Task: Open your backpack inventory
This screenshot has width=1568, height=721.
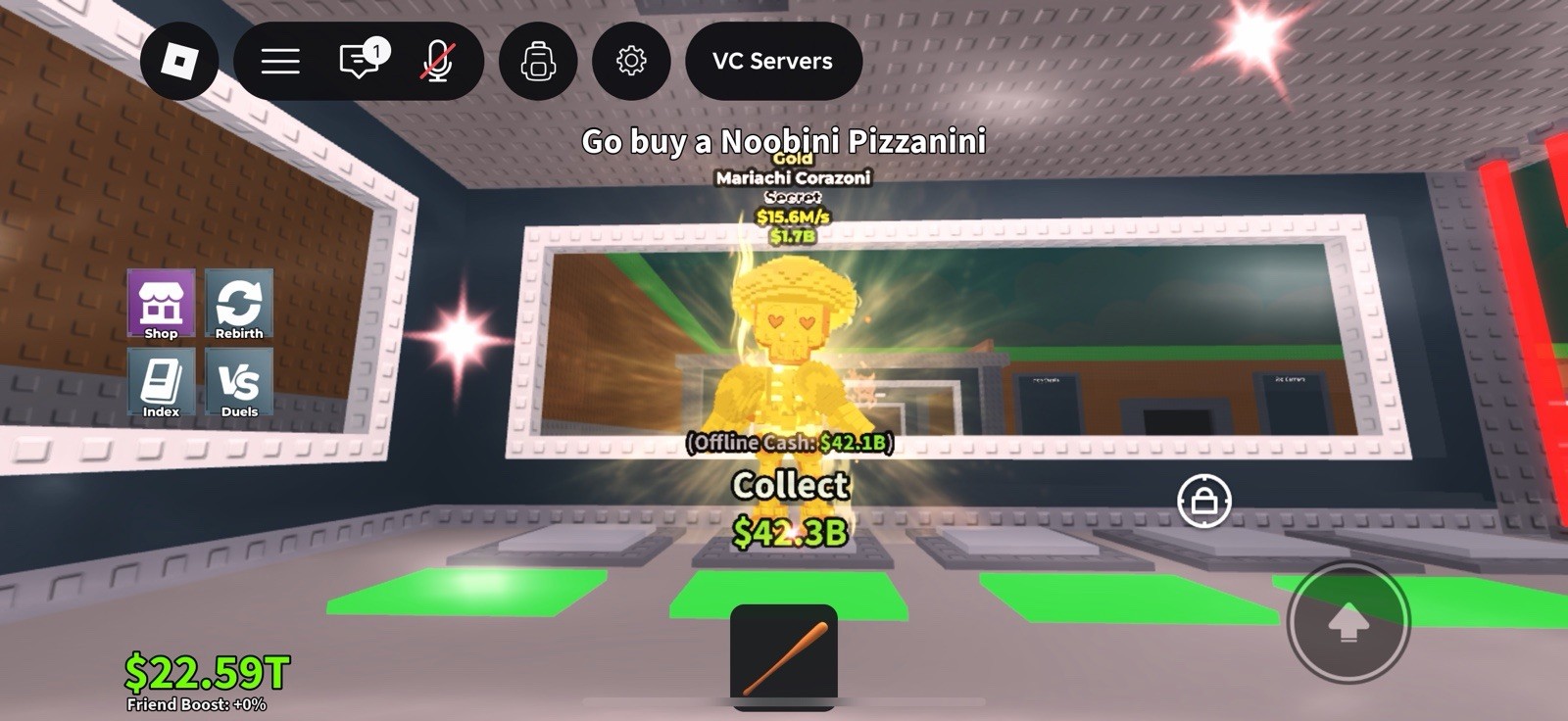Action: (536, 61)
